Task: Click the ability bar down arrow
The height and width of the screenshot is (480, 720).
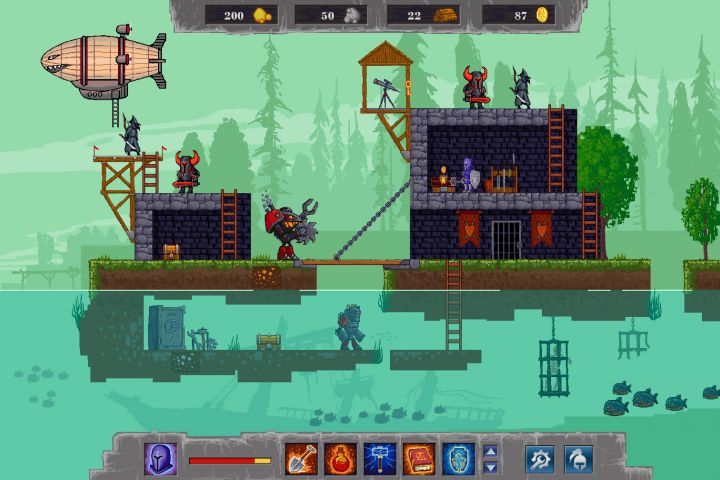Action: (x=490, y=466)
